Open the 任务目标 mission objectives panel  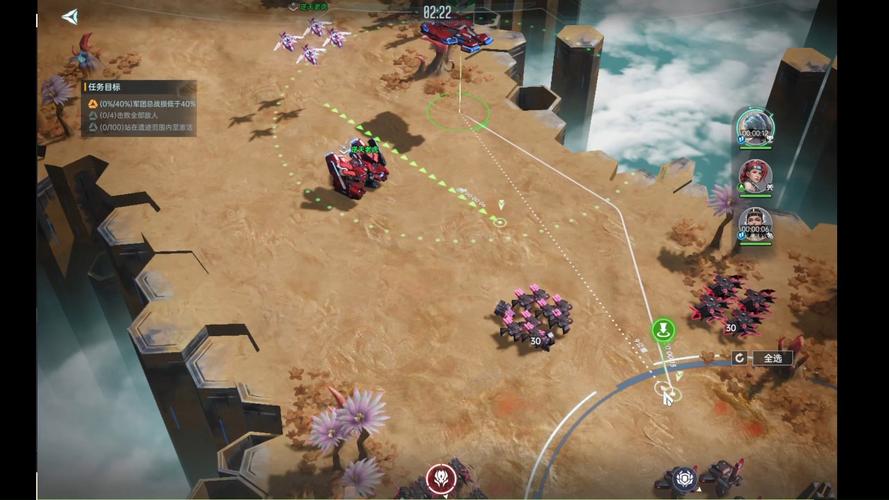(x=112, y=87)
